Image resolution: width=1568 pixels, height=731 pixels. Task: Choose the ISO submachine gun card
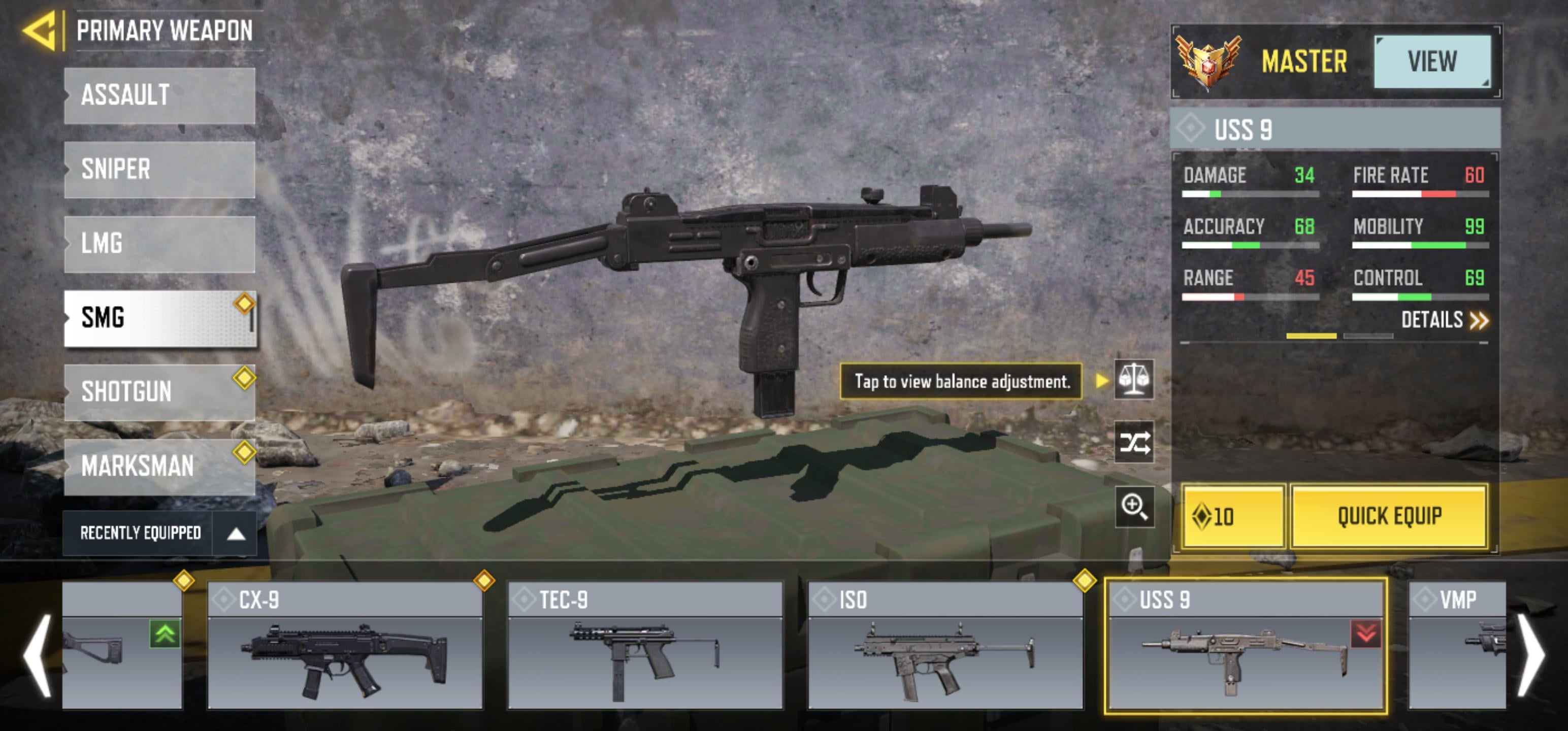[944, 646]
